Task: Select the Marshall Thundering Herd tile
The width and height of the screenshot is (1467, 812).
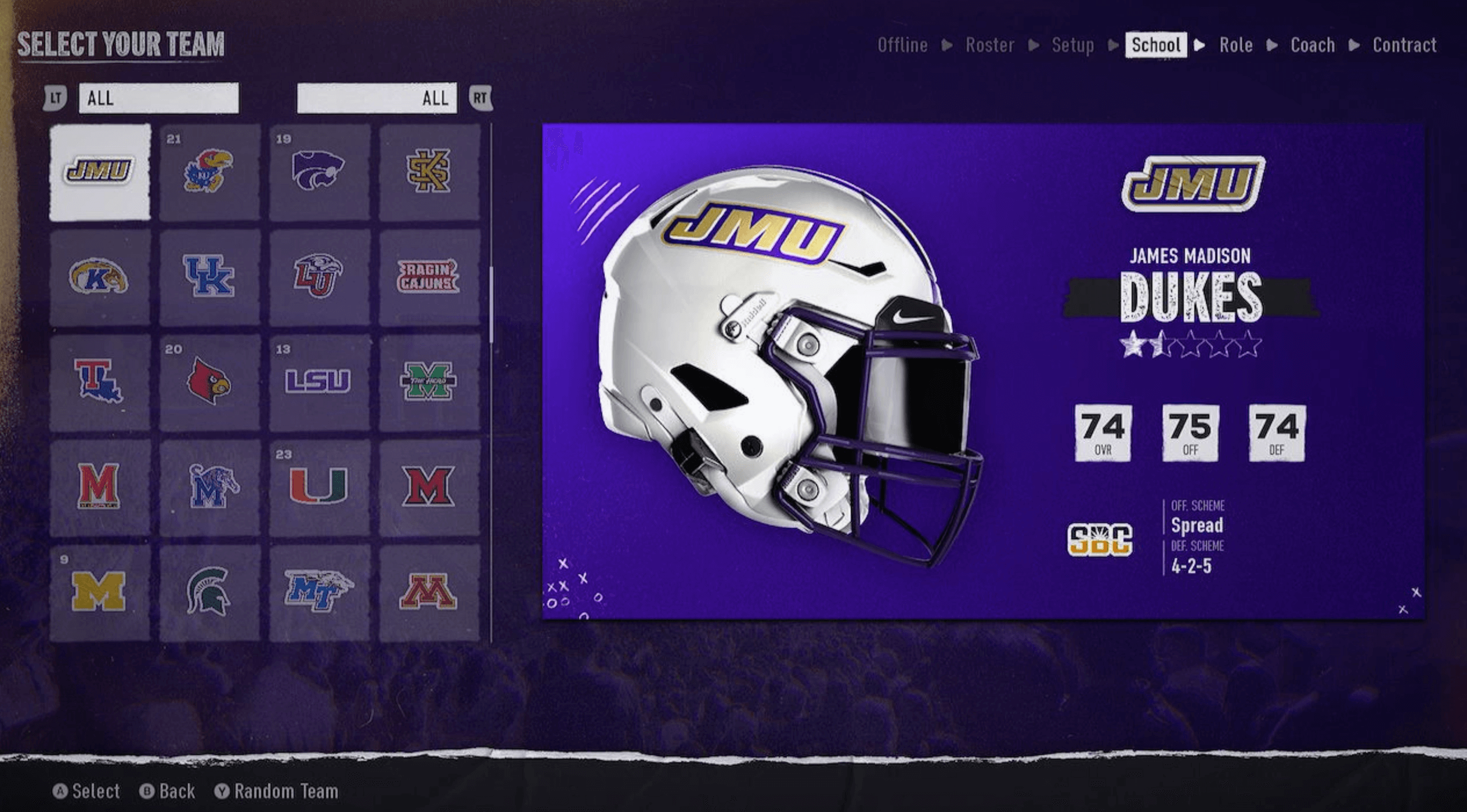Action: coord(429,382)
